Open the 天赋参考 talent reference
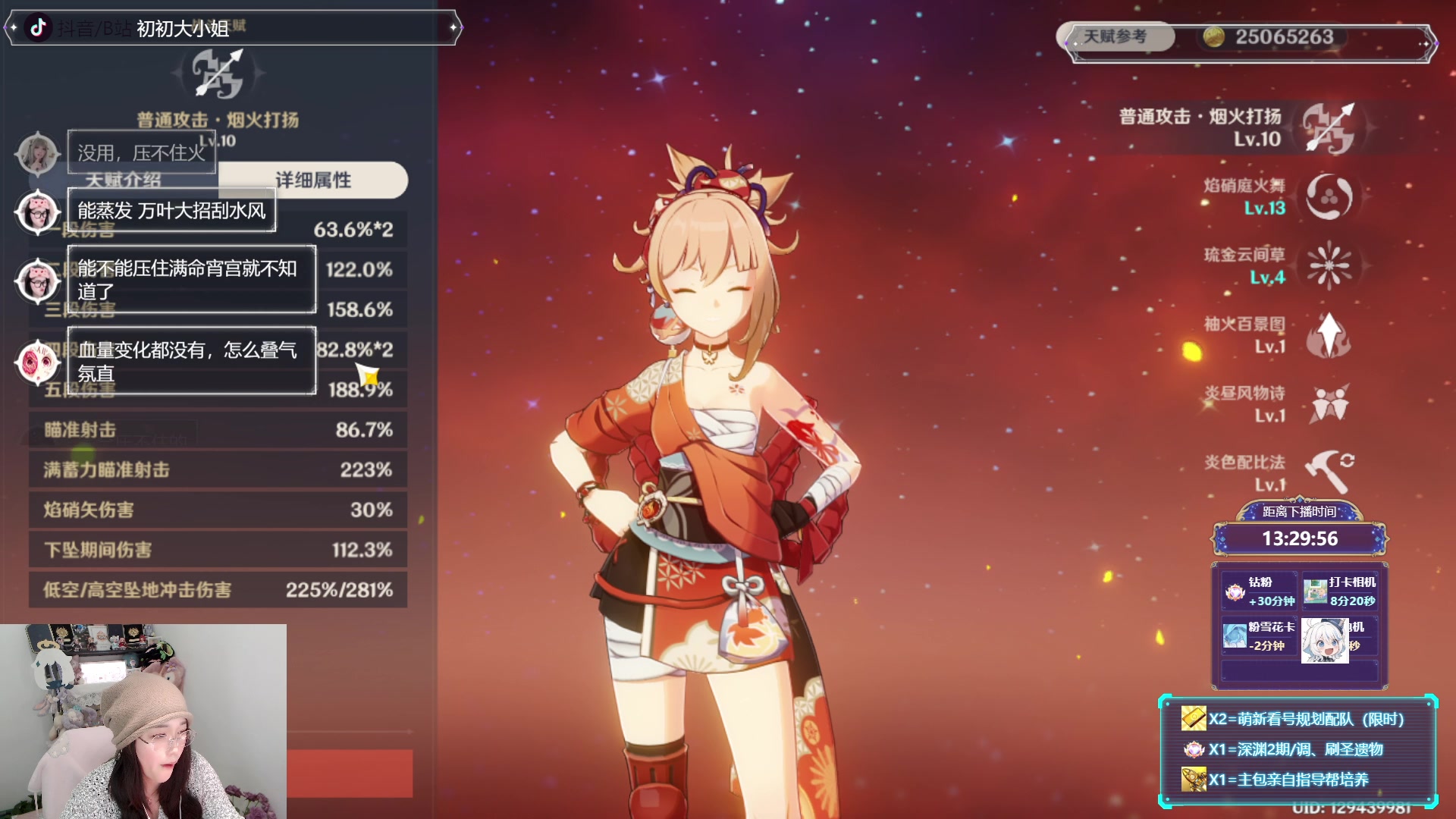1456x819 pixels. [1116, 36]
